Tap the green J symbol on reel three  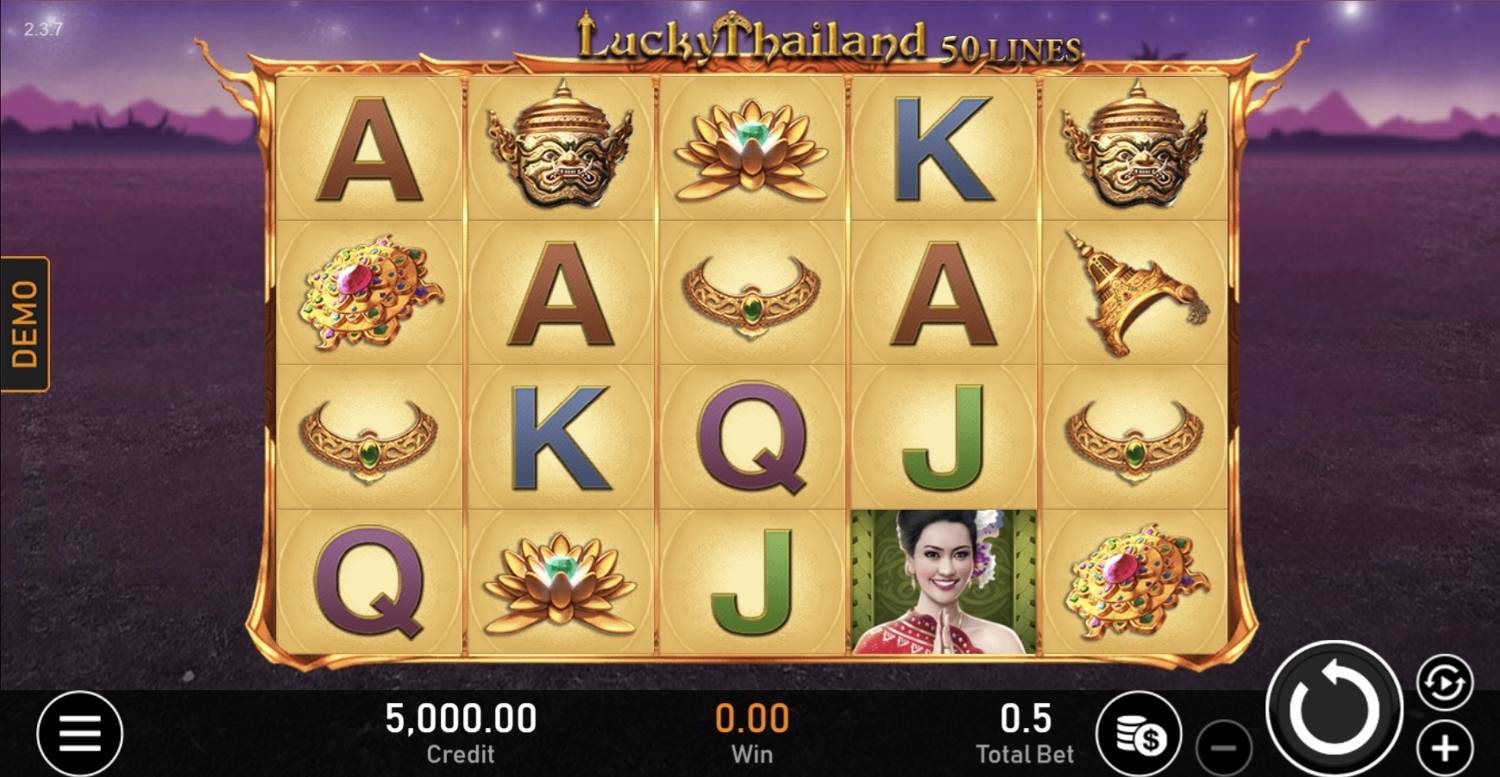[x=752, y=580]
